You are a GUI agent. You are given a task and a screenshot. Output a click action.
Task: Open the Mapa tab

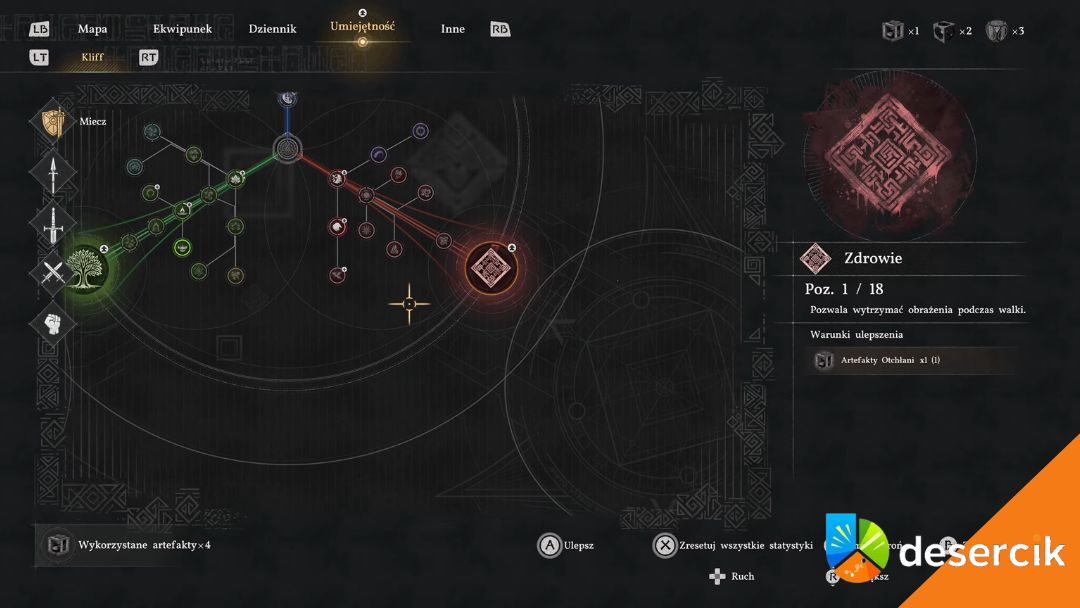(92, 29)
